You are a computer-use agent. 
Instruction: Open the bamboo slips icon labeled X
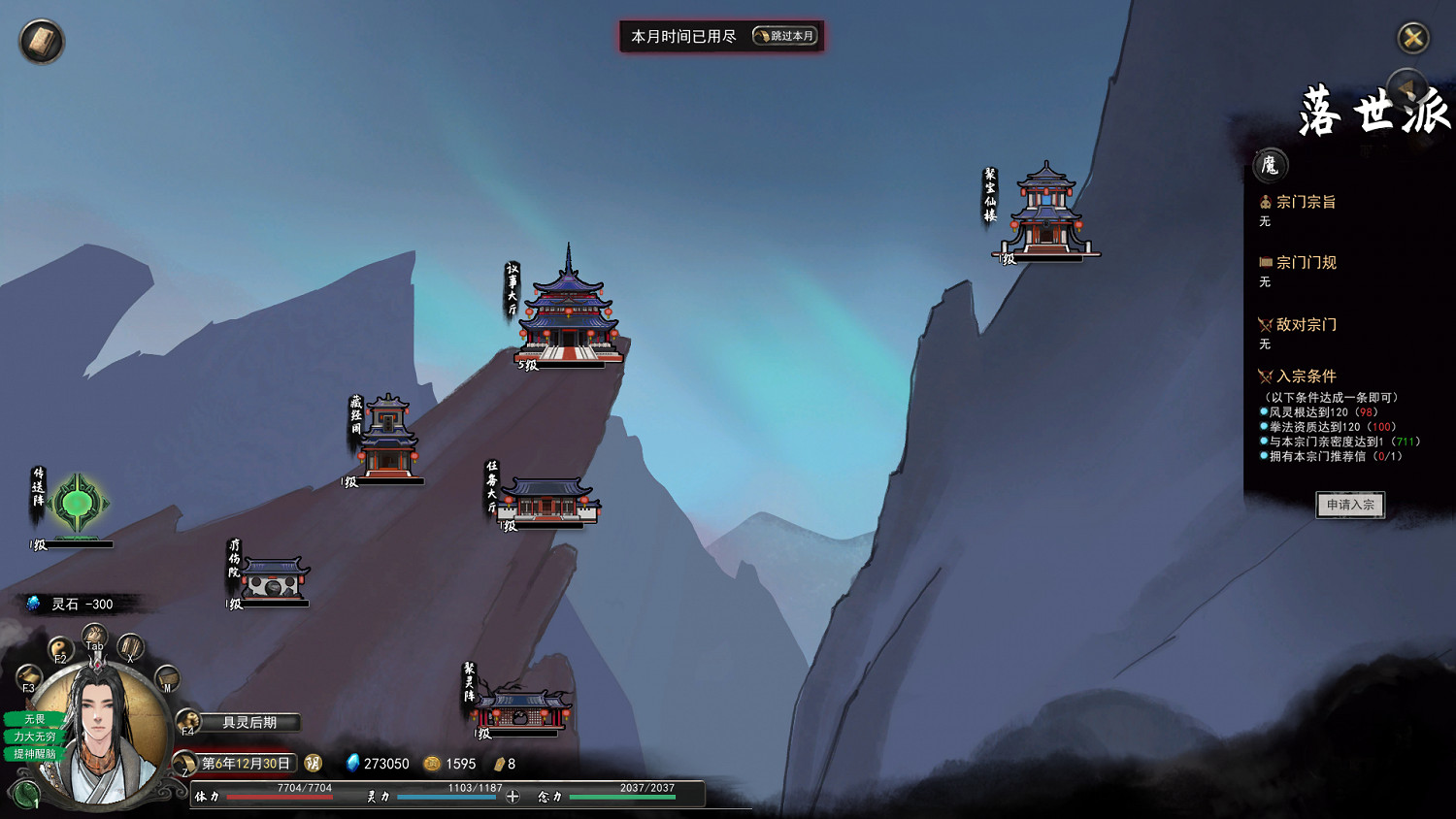pyautogui.click(x=130, y=647)
